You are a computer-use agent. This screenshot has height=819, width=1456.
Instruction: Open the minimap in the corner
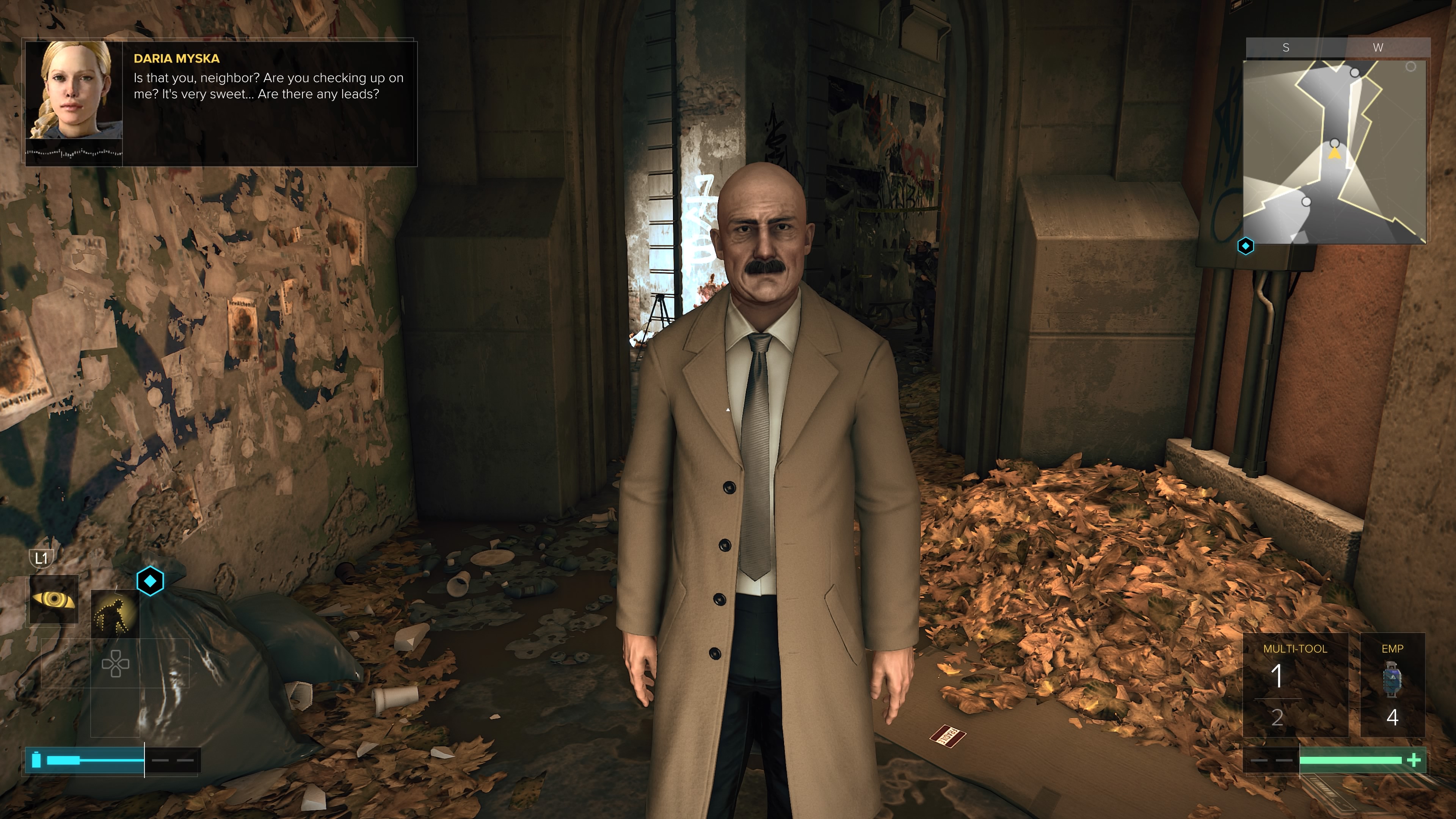[x=1335, y=152]
